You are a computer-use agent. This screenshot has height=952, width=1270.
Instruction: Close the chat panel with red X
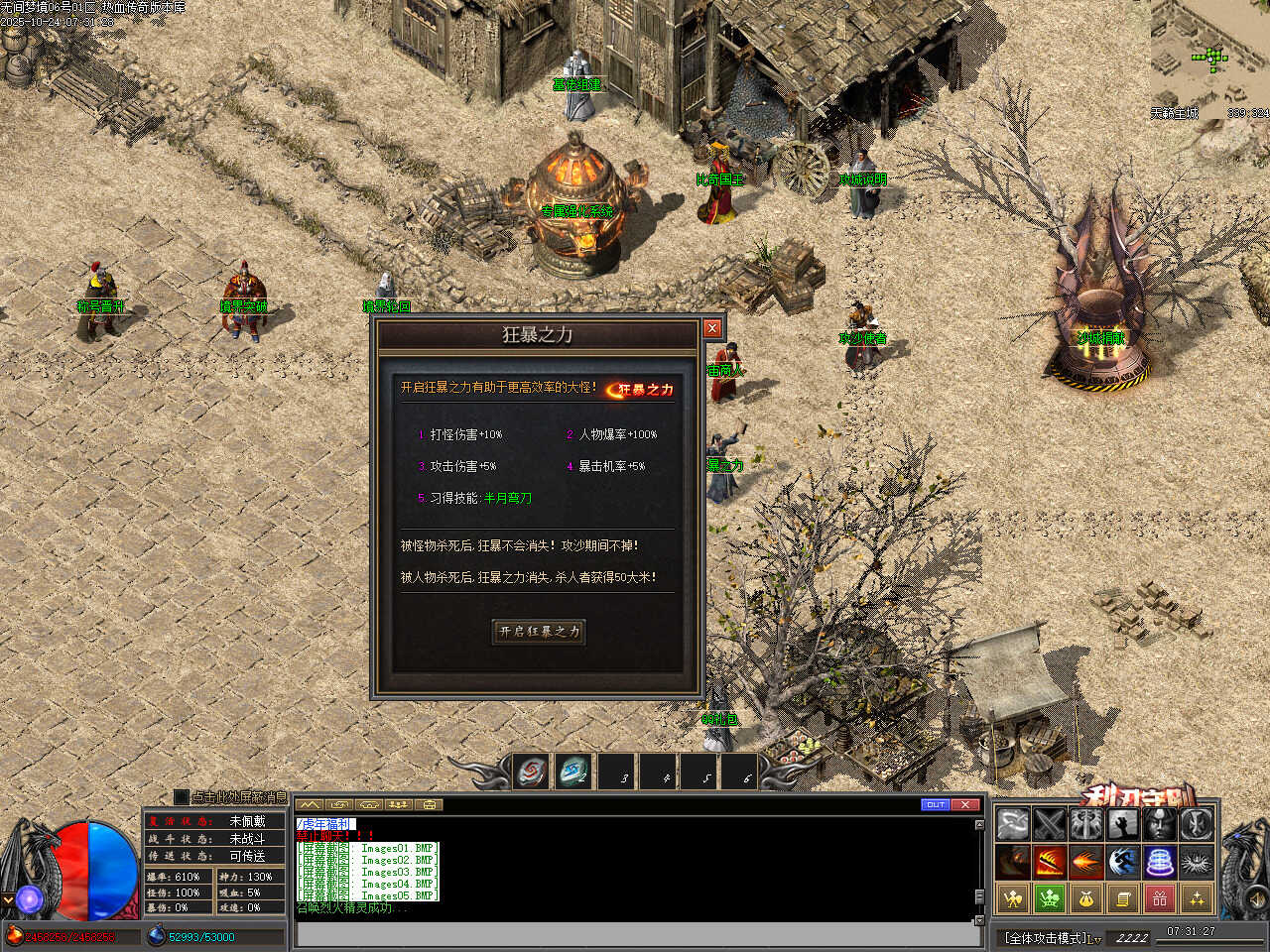point(965,804)
